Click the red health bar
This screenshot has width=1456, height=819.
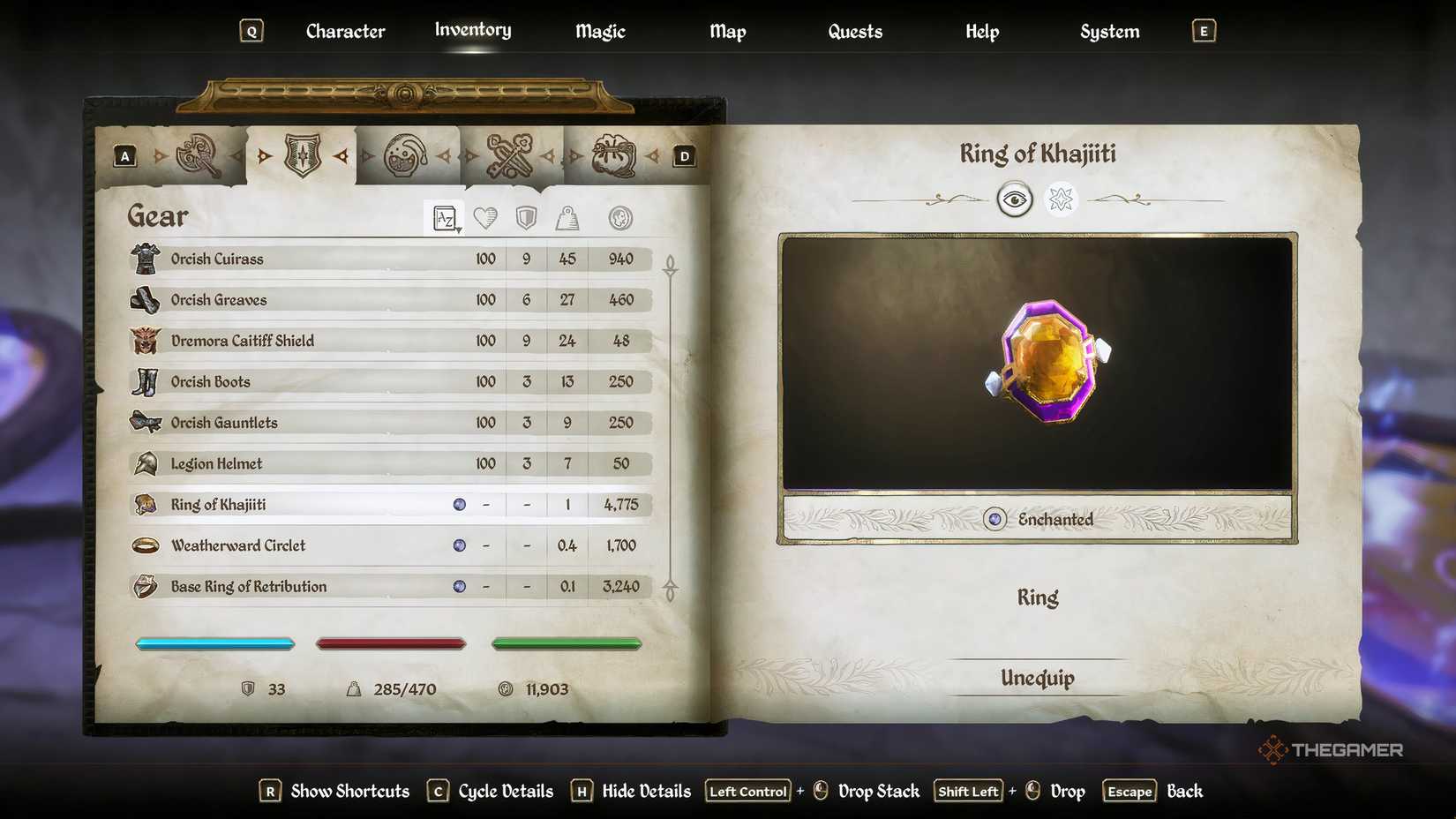tap(391, 643)
